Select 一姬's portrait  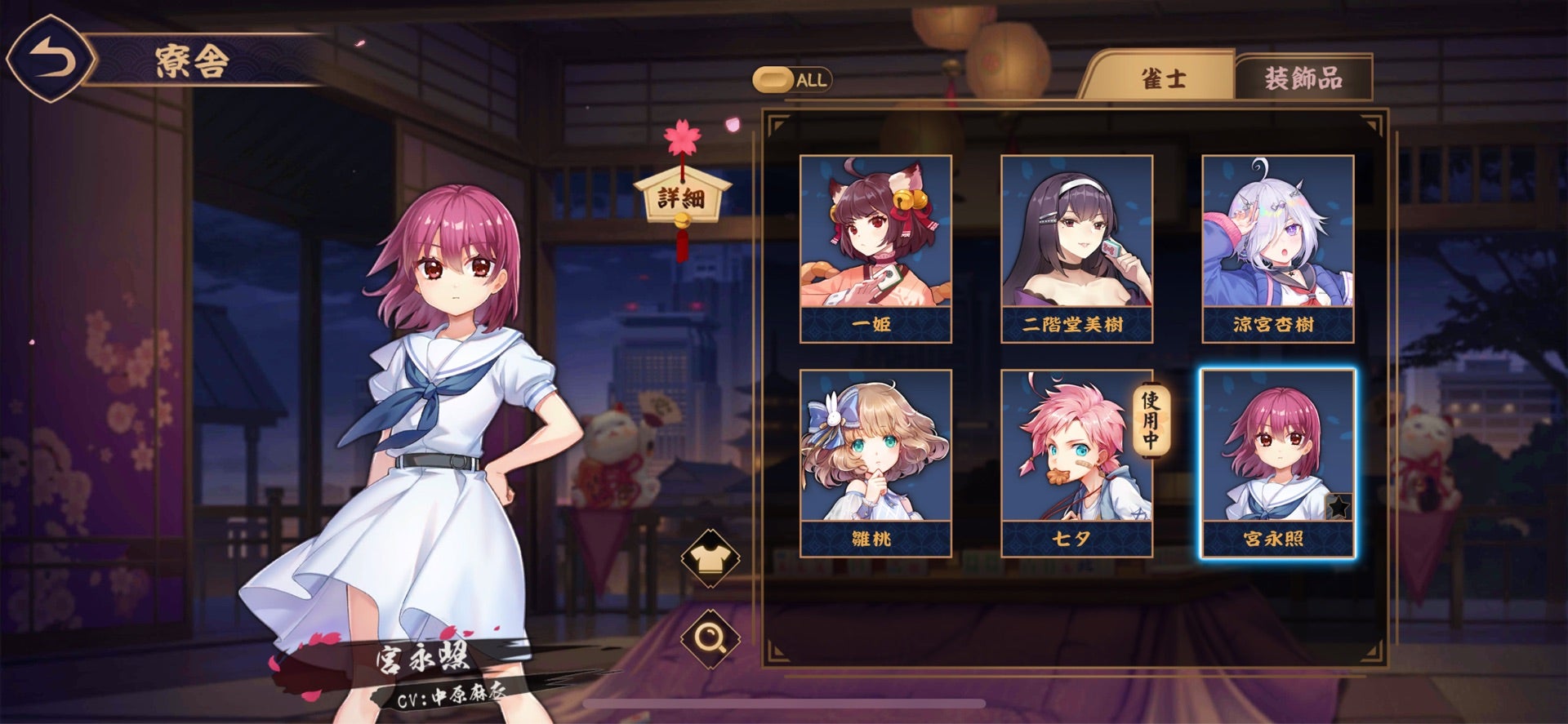[877, 245]
